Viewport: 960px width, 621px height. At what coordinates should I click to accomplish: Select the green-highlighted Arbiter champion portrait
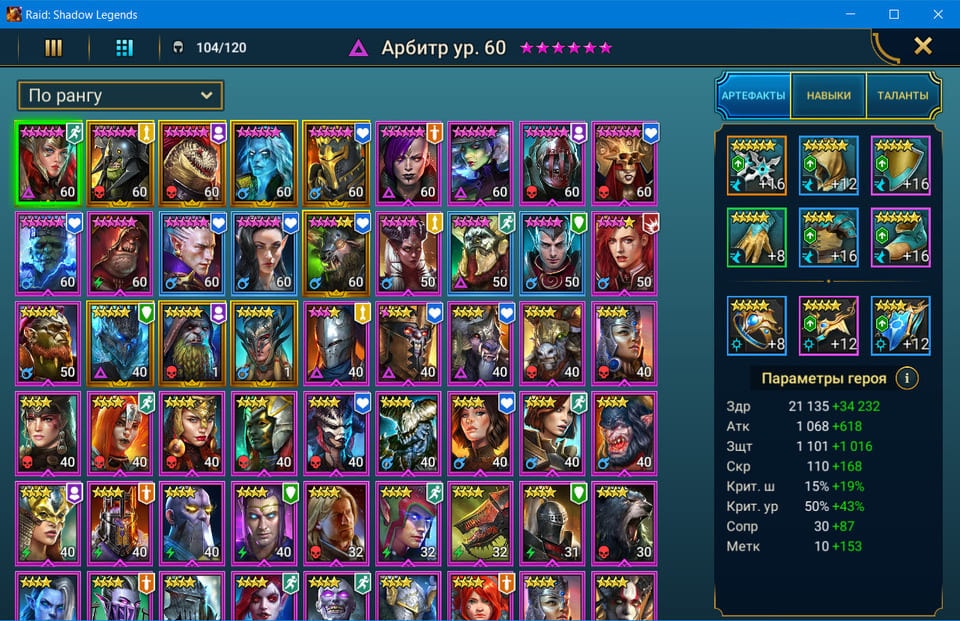tap(50, 163)
